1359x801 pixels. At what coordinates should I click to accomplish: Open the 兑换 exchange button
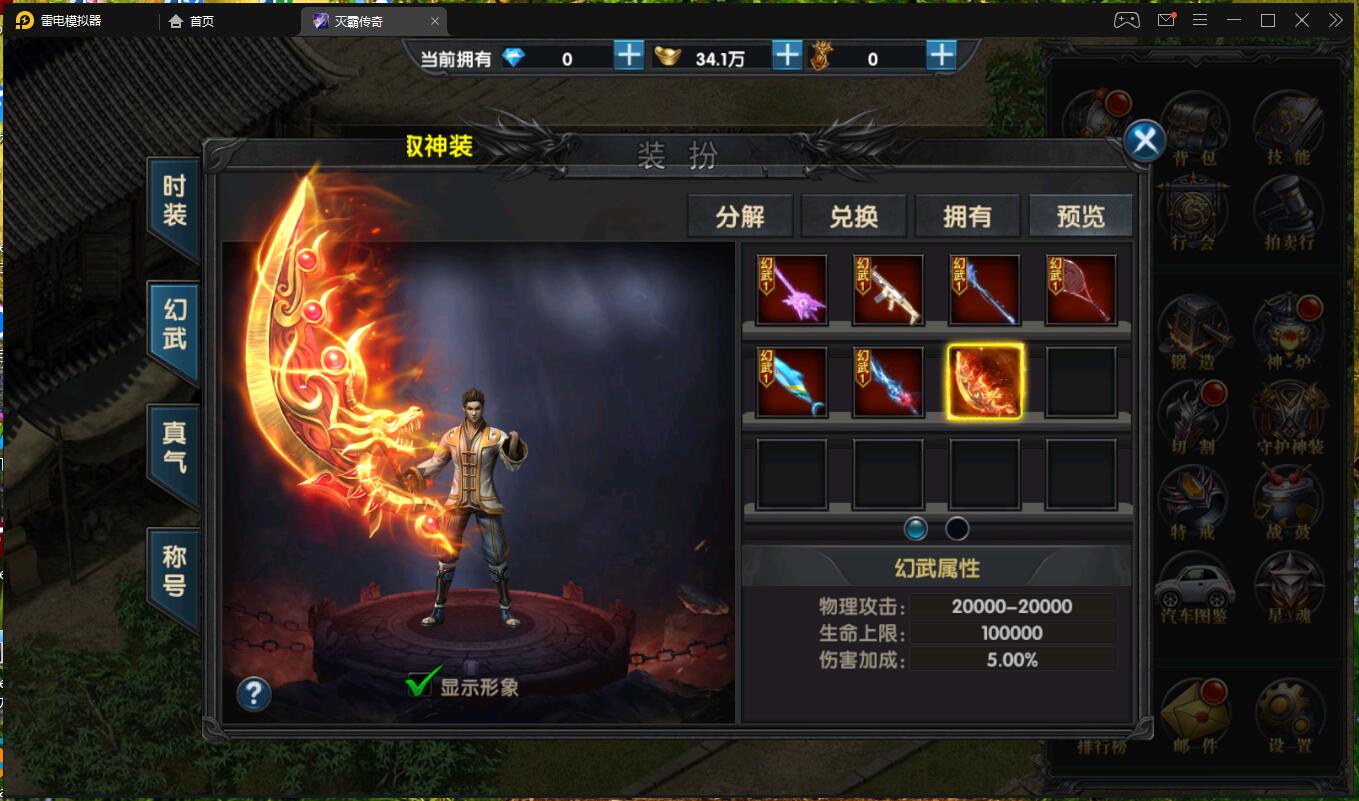(x=854, y=216)
